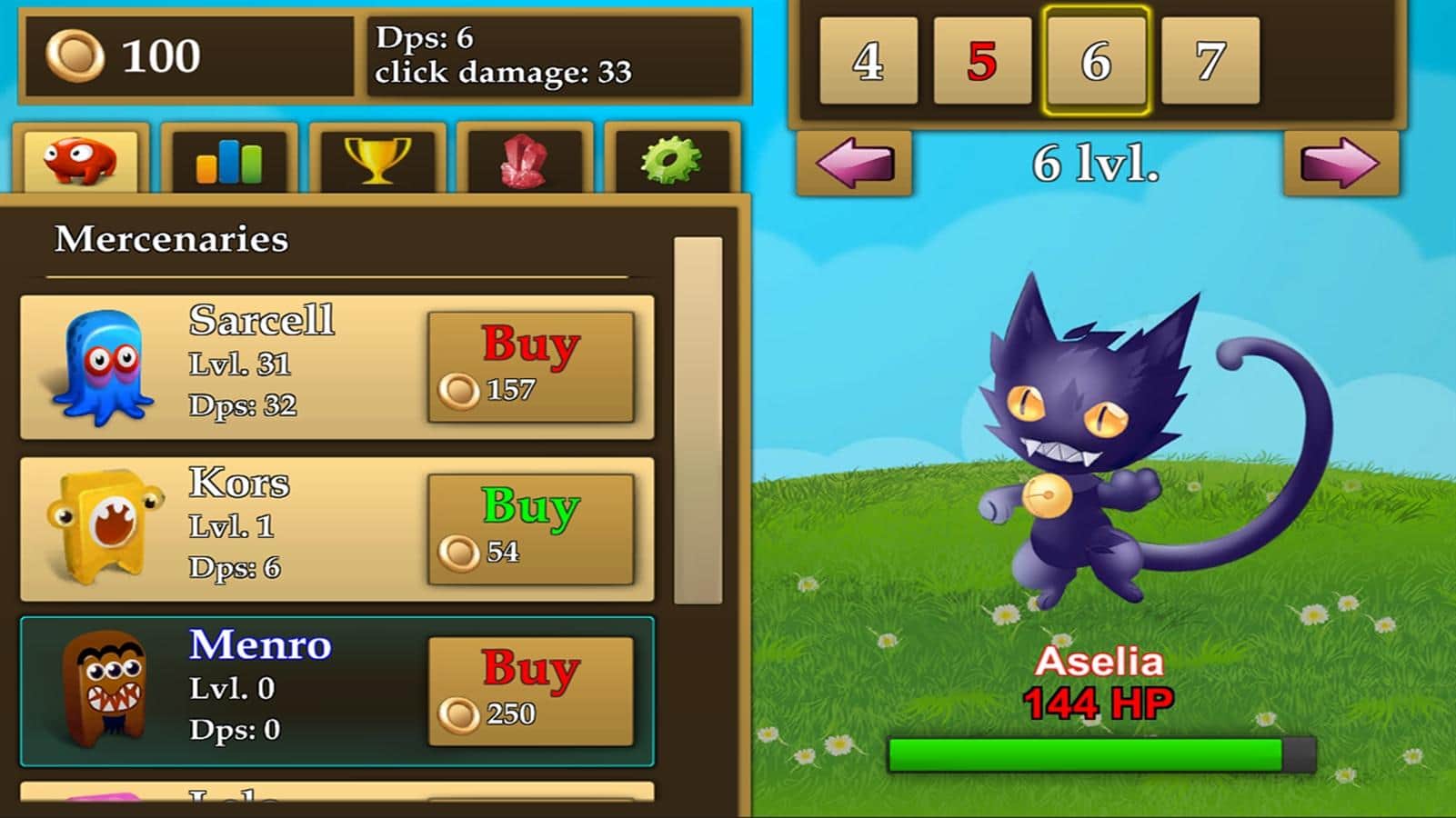Buy Sarcell upgrade for 157 coins
The width and height of the screenshot is (1456, 818).
tap(531, 366)
